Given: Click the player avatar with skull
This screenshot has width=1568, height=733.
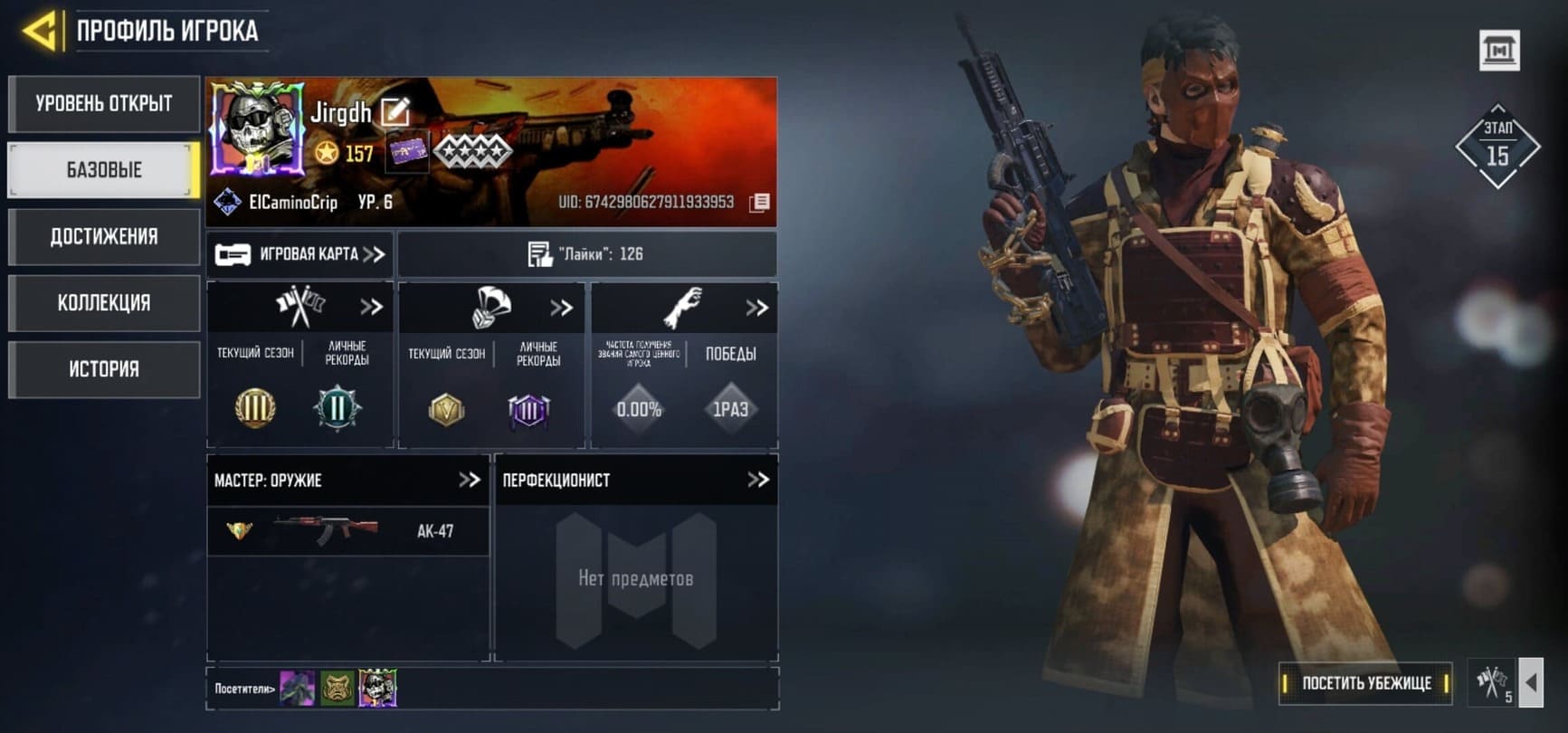Looking at the screenshot, I should 257,128.
